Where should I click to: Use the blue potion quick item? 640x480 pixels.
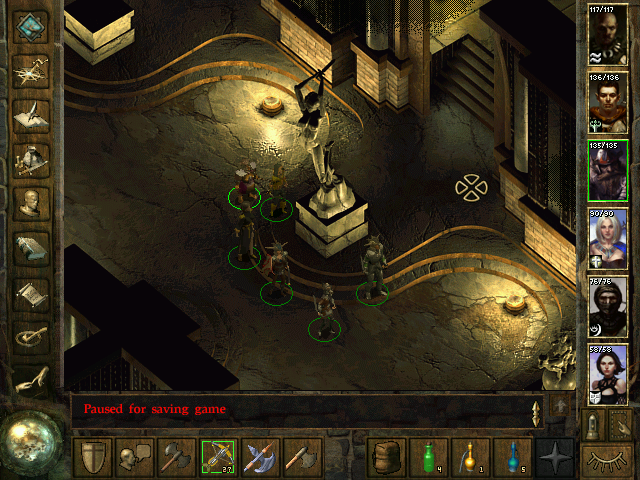(513, 458)
